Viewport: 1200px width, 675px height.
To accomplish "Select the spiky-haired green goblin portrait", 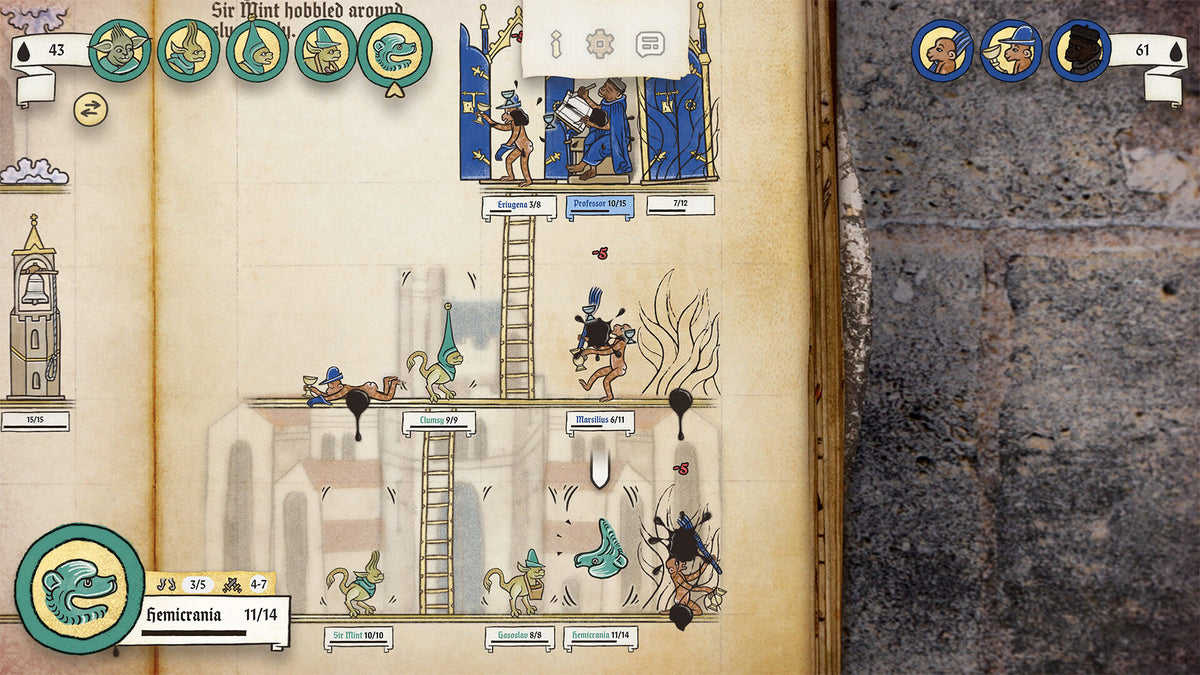I will tap(119, 50).
